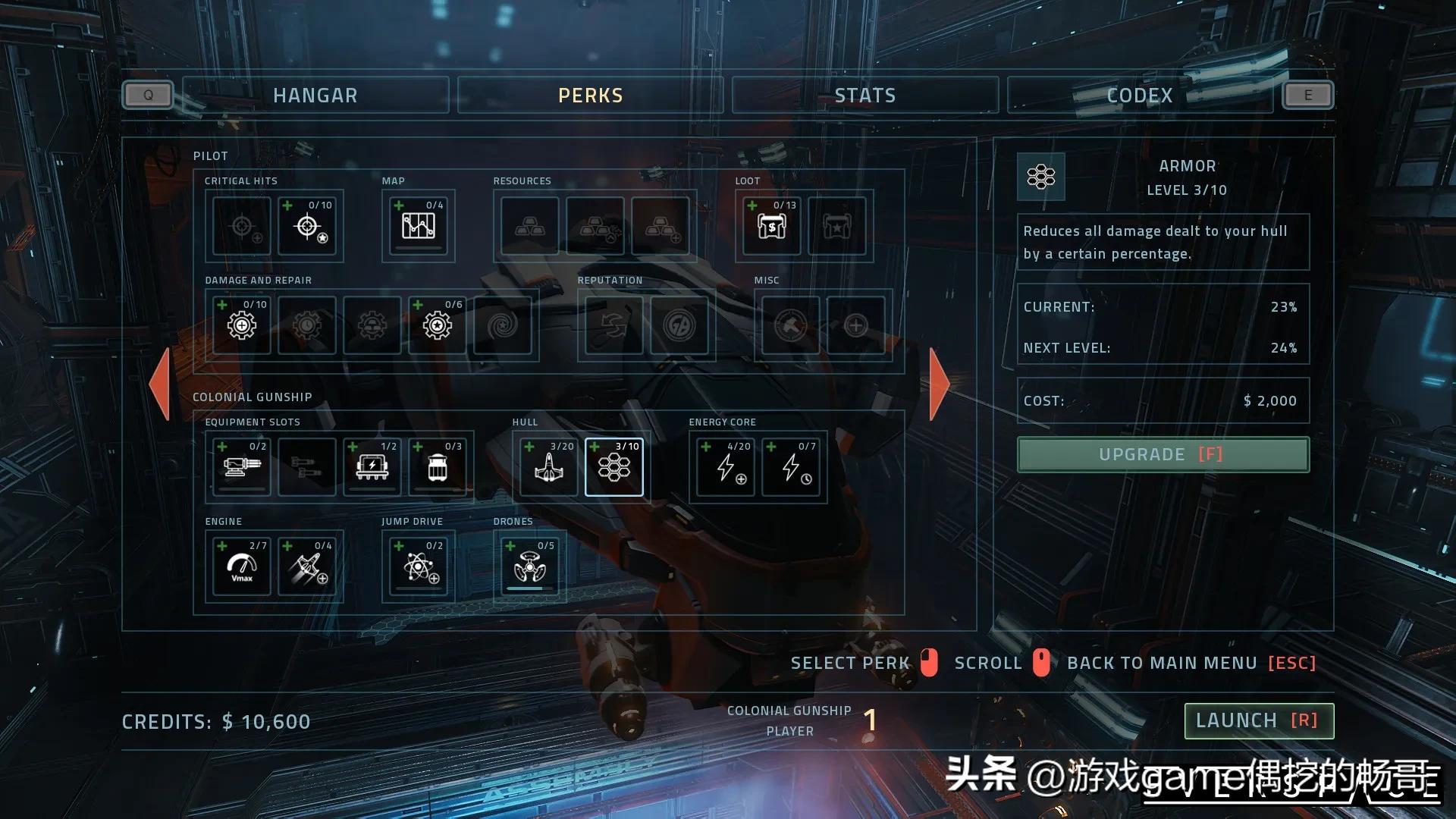
Task: Select the turret Equipment Slots perk
Action: [x=240, y=467]
